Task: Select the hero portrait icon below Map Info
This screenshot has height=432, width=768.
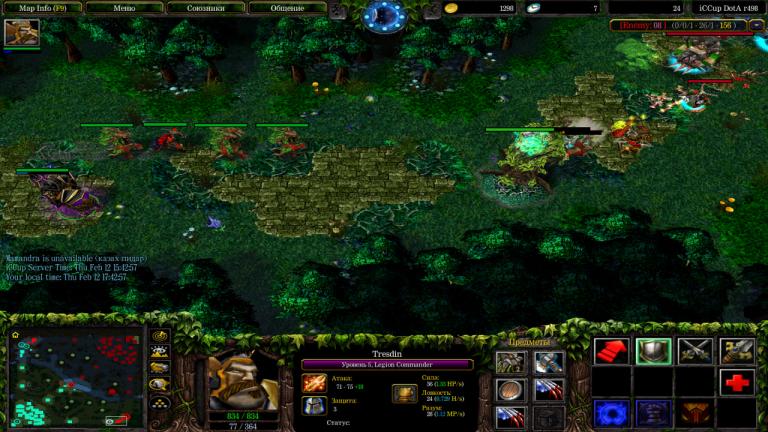Action: click(x=21, y=33)
